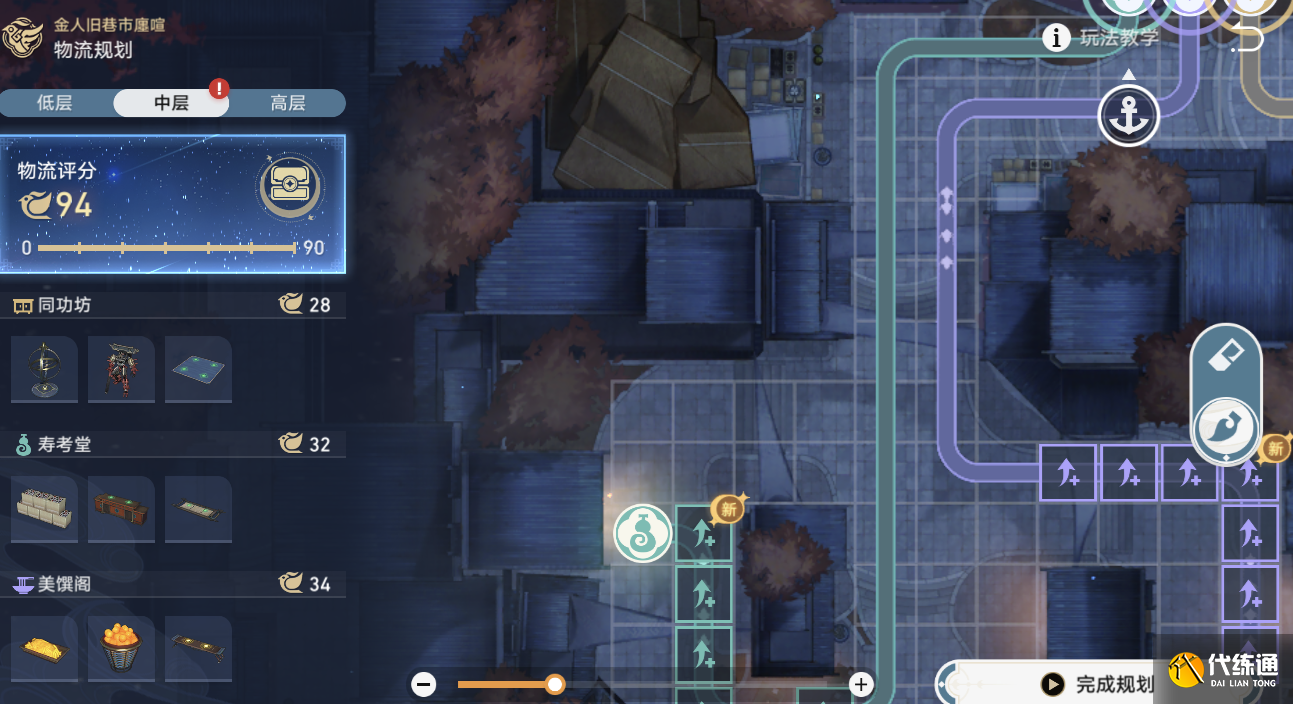Claim the treasure chest score reward
The height and width of the screenshot is (704, 1293).
289,187
